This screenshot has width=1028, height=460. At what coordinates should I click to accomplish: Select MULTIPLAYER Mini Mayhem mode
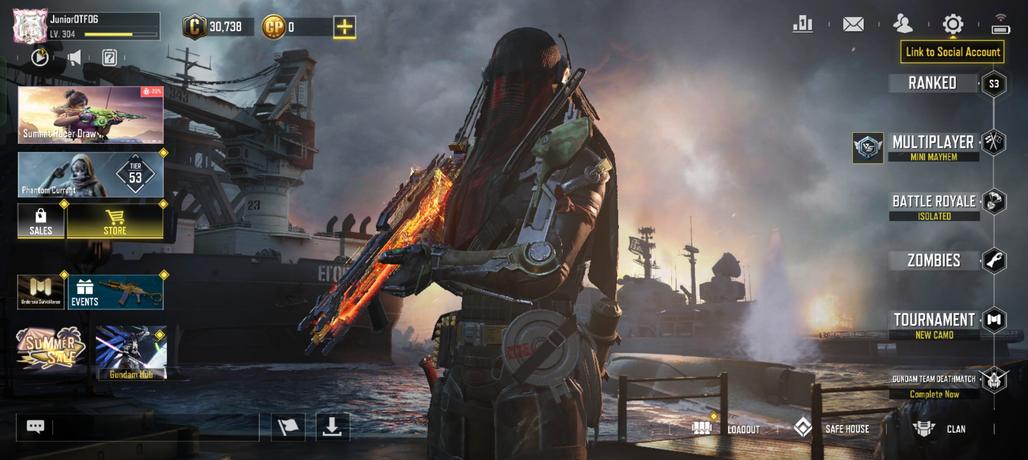[932, 146]
